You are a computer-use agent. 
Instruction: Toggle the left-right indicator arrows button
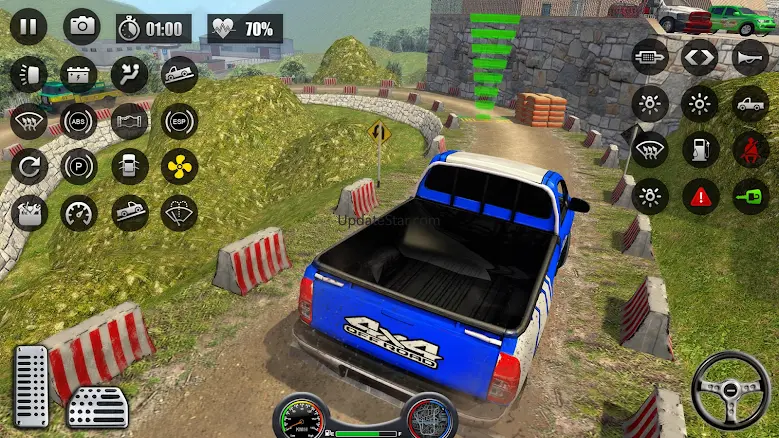coord(700,56)
